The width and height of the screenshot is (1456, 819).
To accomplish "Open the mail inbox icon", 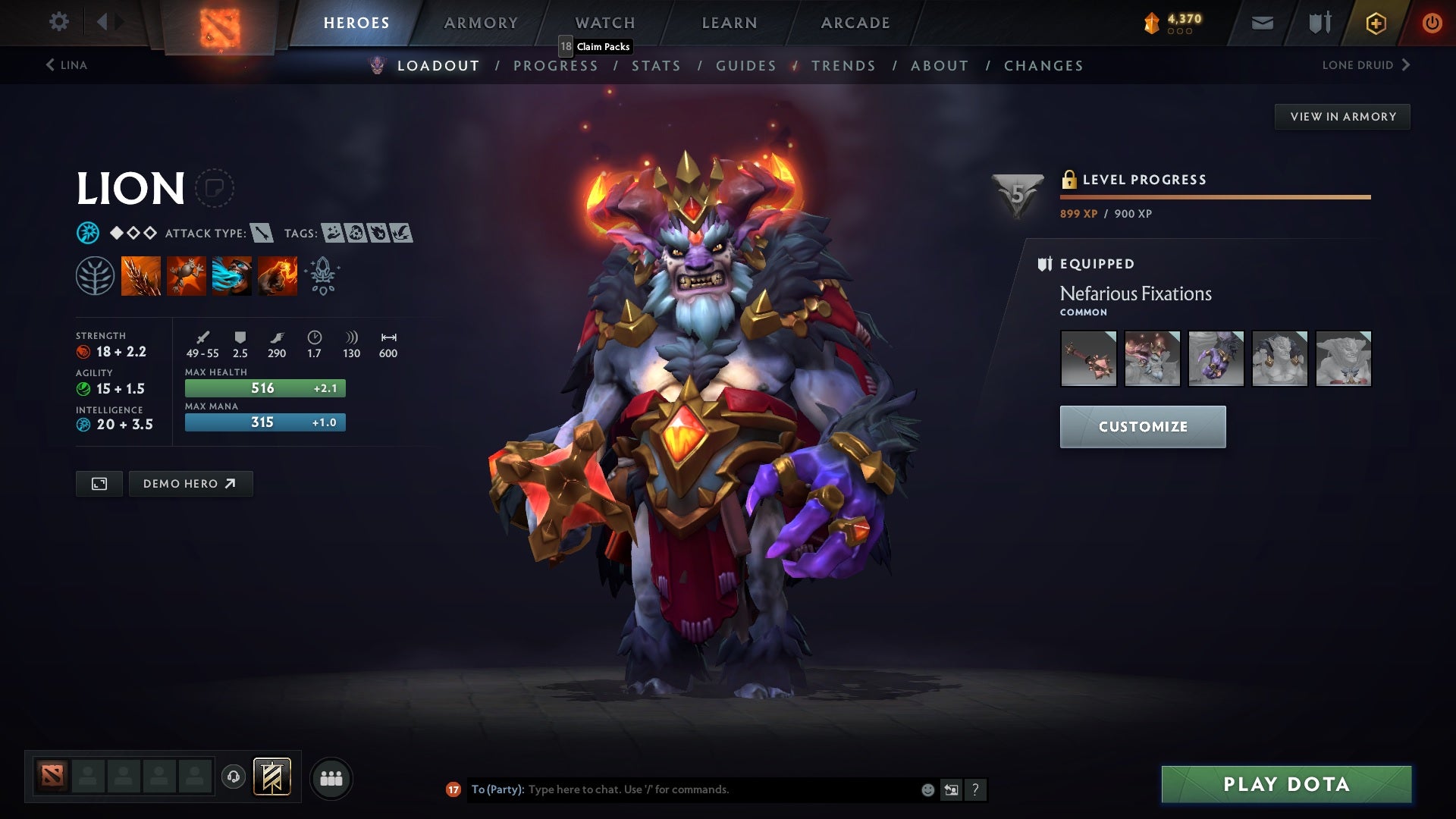I will (1263, 23).
